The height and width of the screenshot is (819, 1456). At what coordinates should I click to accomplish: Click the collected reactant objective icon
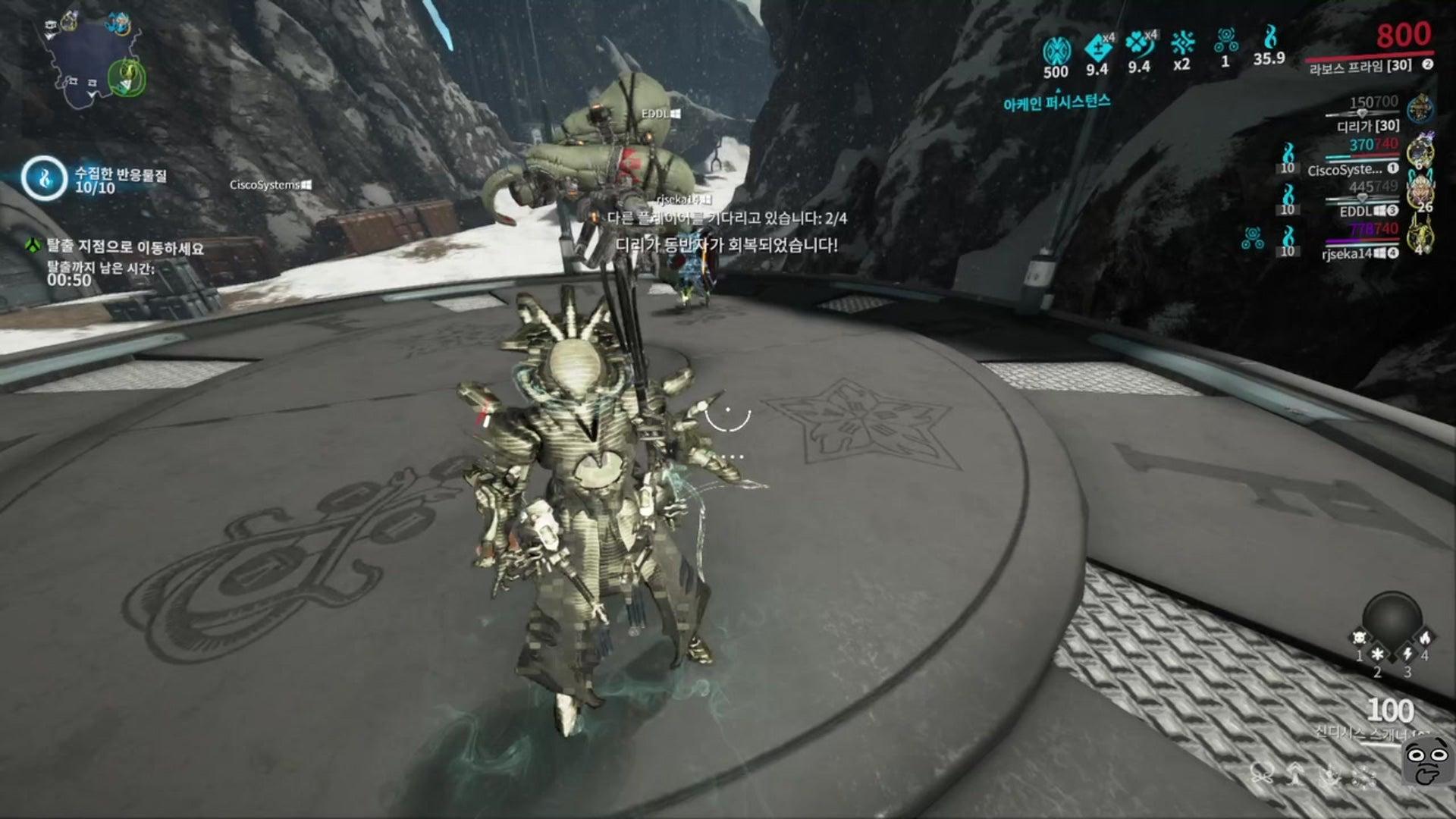[x=44, y=178]
